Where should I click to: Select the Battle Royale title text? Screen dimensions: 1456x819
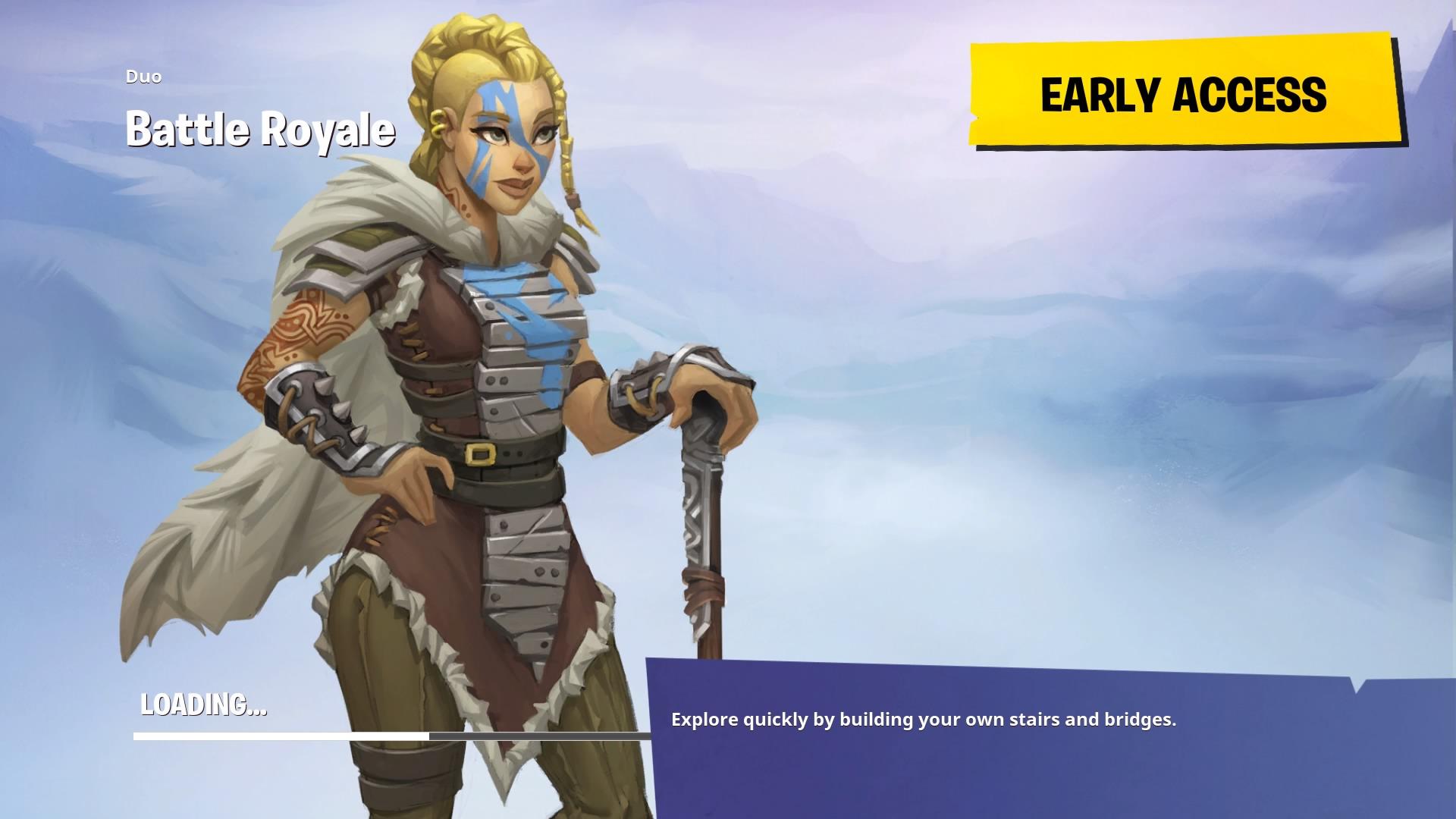261,129
